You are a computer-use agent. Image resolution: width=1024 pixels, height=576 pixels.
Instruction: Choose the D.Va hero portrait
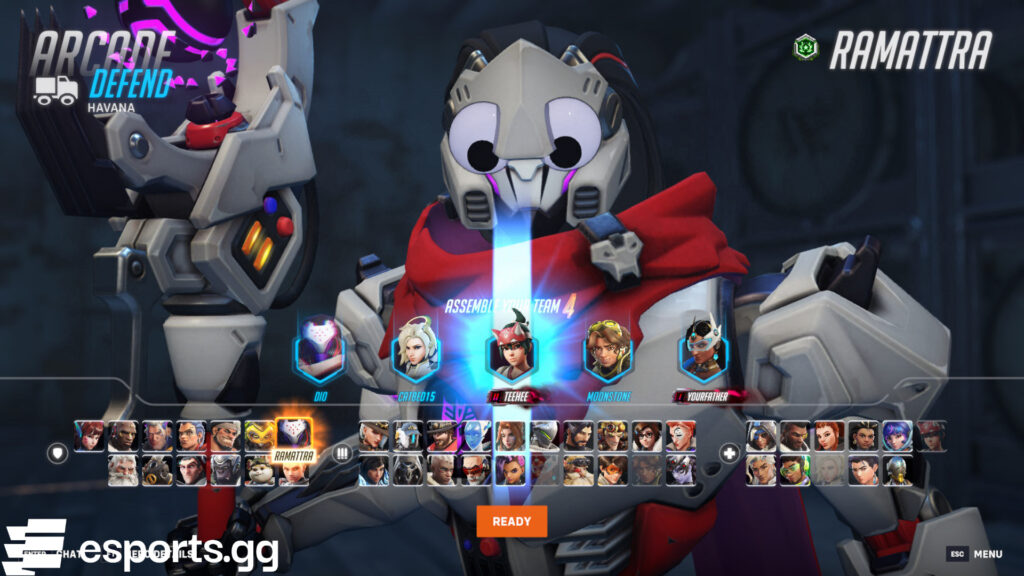click(x=88, y=435)
